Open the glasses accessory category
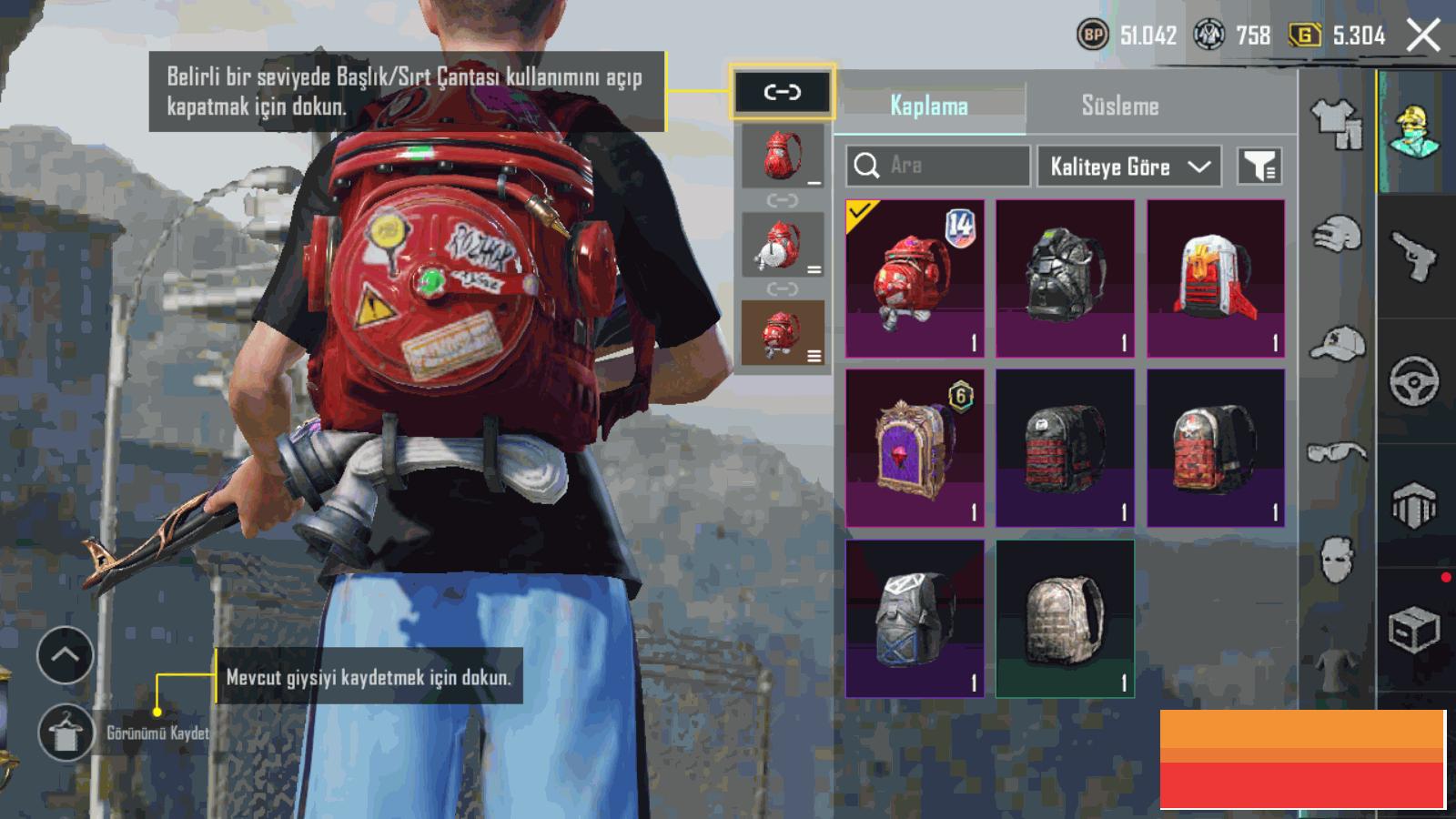 point(1336,452)
